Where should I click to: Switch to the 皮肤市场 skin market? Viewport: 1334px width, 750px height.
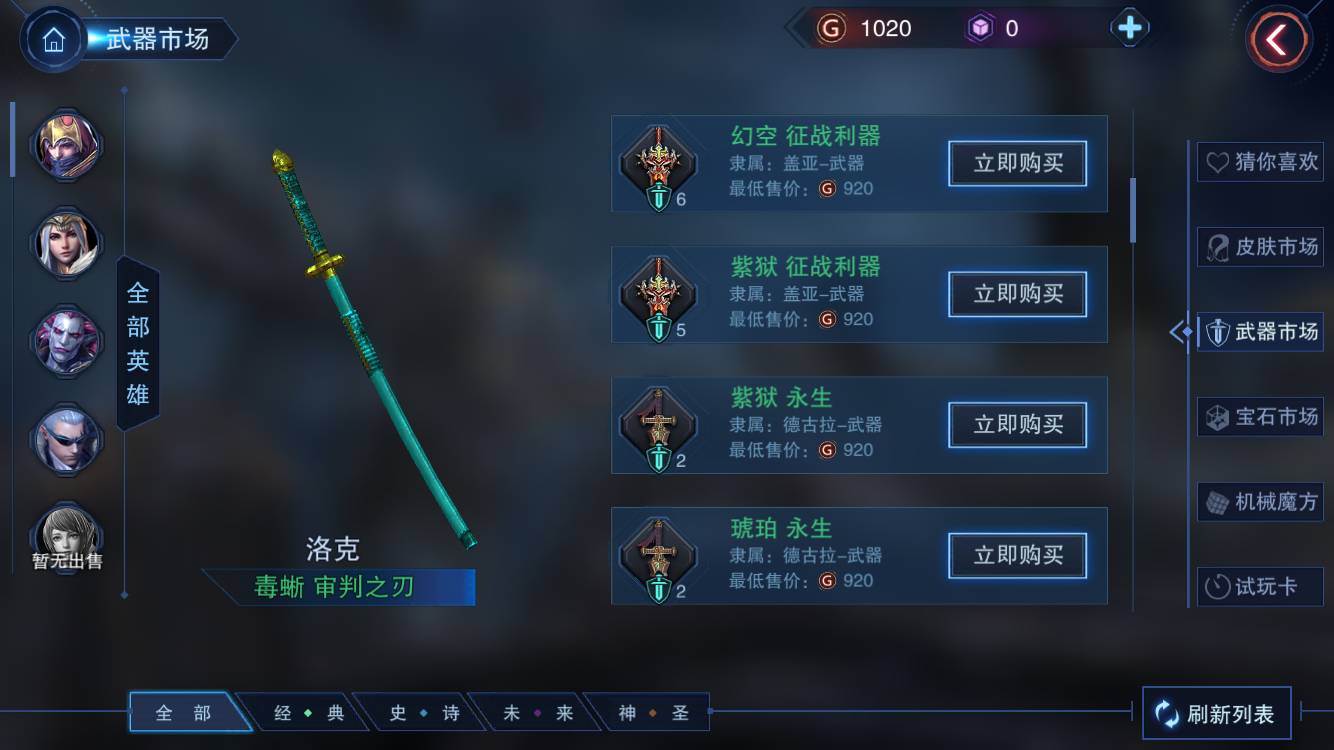[x=1260, y=247]
